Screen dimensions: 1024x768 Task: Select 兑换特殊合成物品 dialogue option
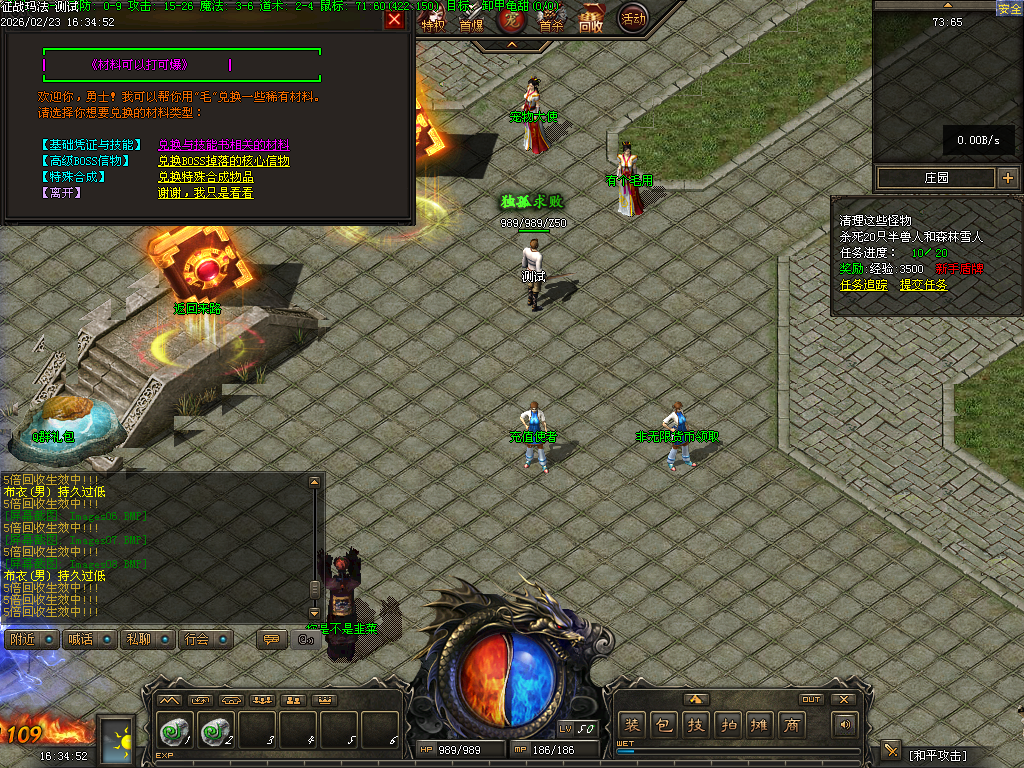coord(205,177)
